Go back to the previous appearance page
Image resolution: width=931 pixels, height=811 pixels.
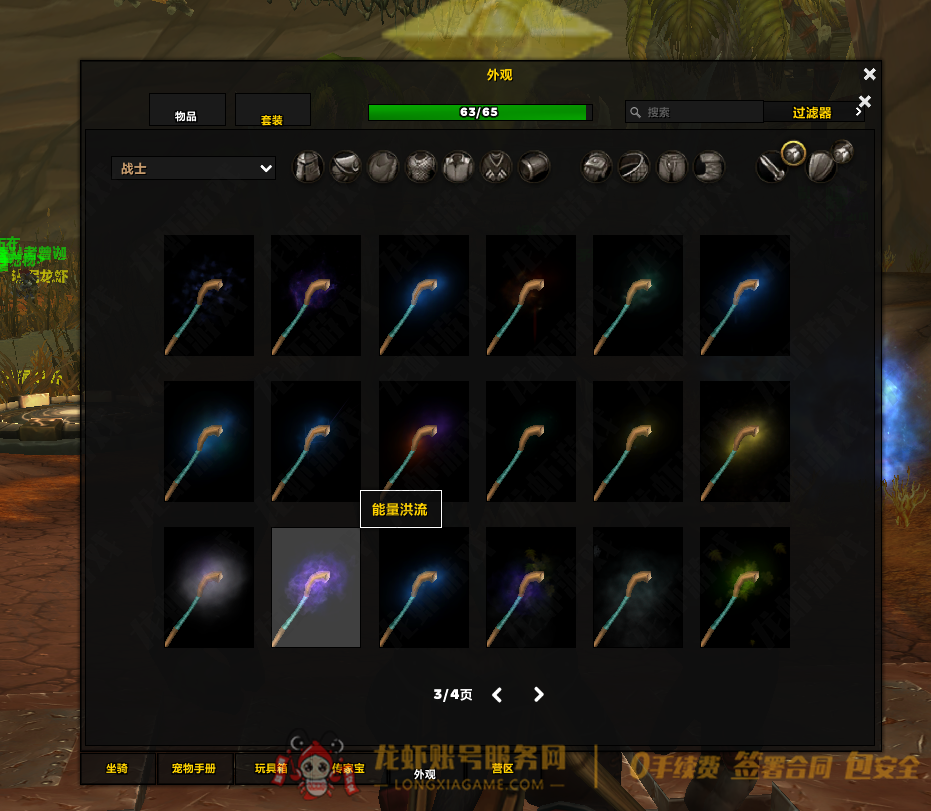pyautogui.click(x=497, y=695)
